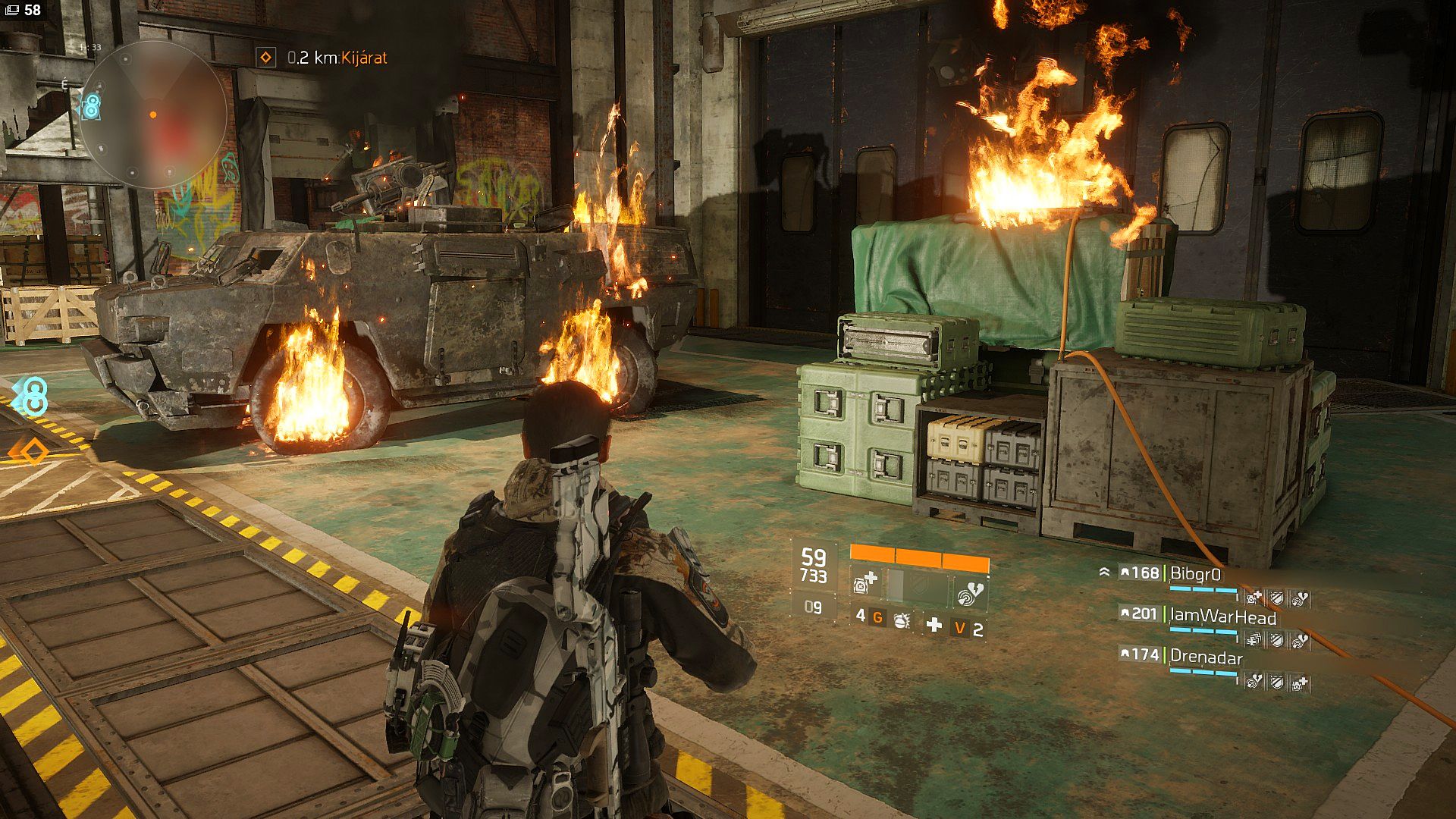Pick Drenadar from the group list
1456x819 pixels.
tap(1206, 657)
